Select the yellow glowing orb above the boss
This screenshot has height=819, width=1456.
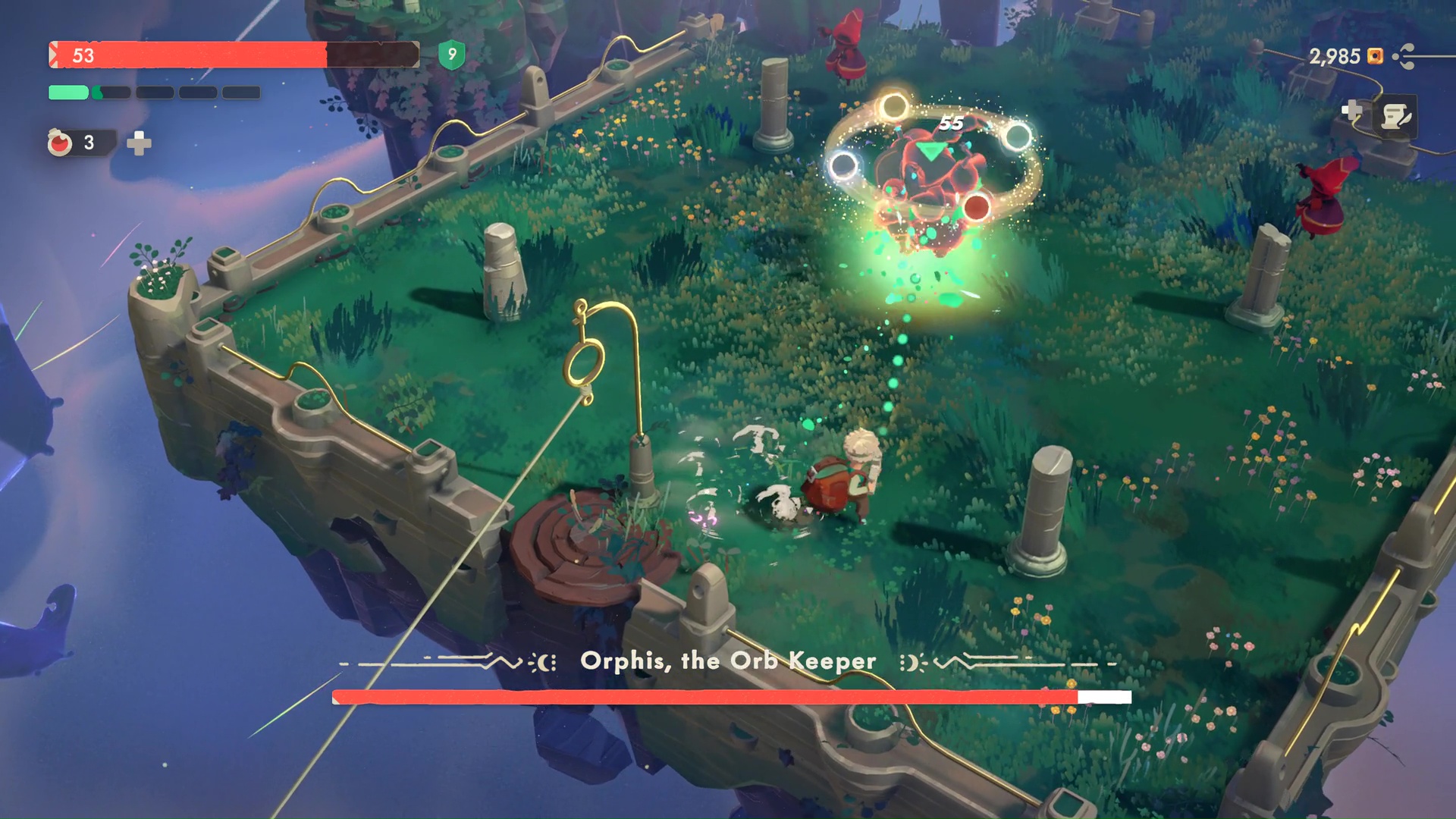(893, 108)
